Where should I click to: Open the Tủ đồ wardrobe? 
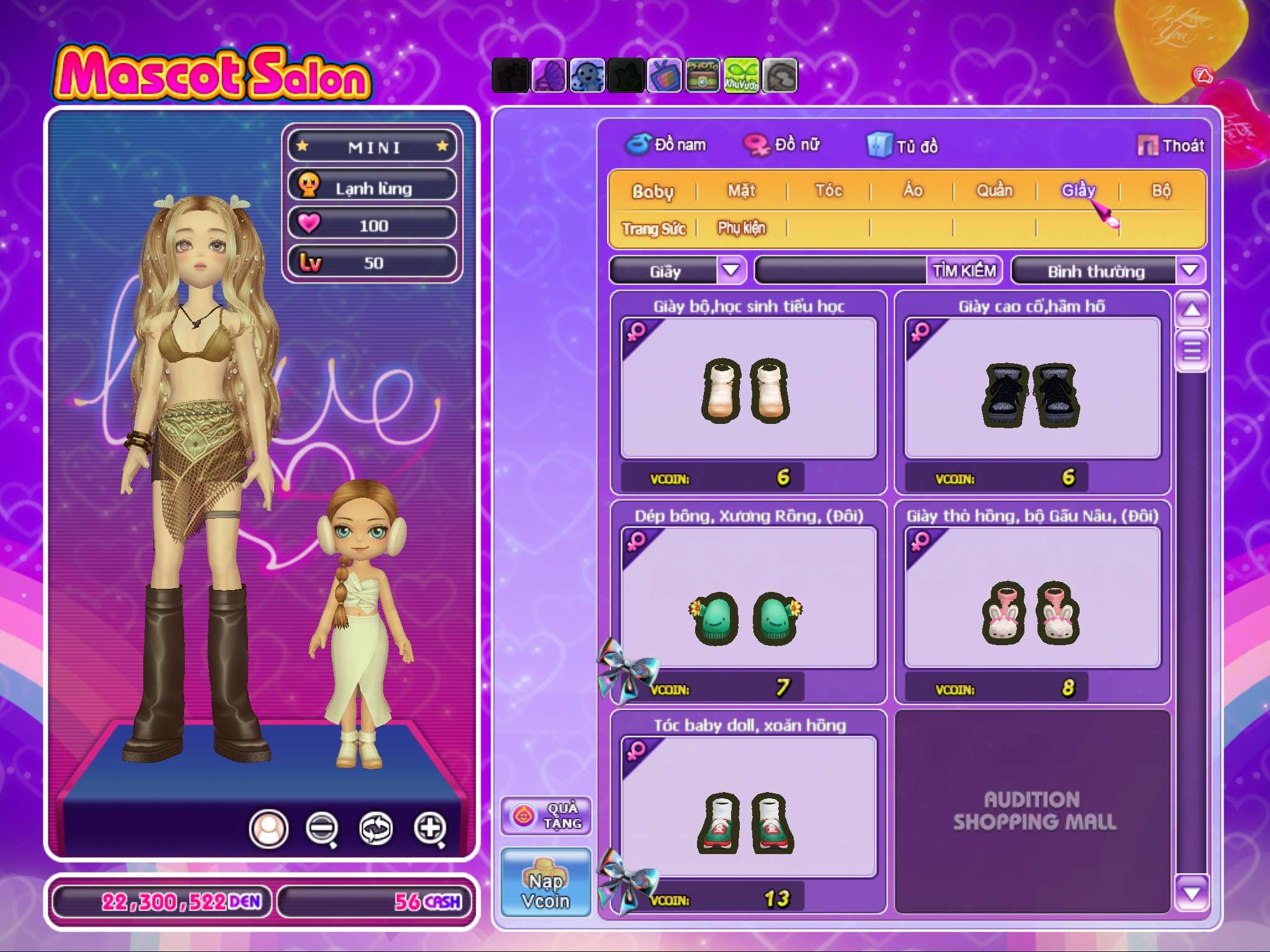903,146
